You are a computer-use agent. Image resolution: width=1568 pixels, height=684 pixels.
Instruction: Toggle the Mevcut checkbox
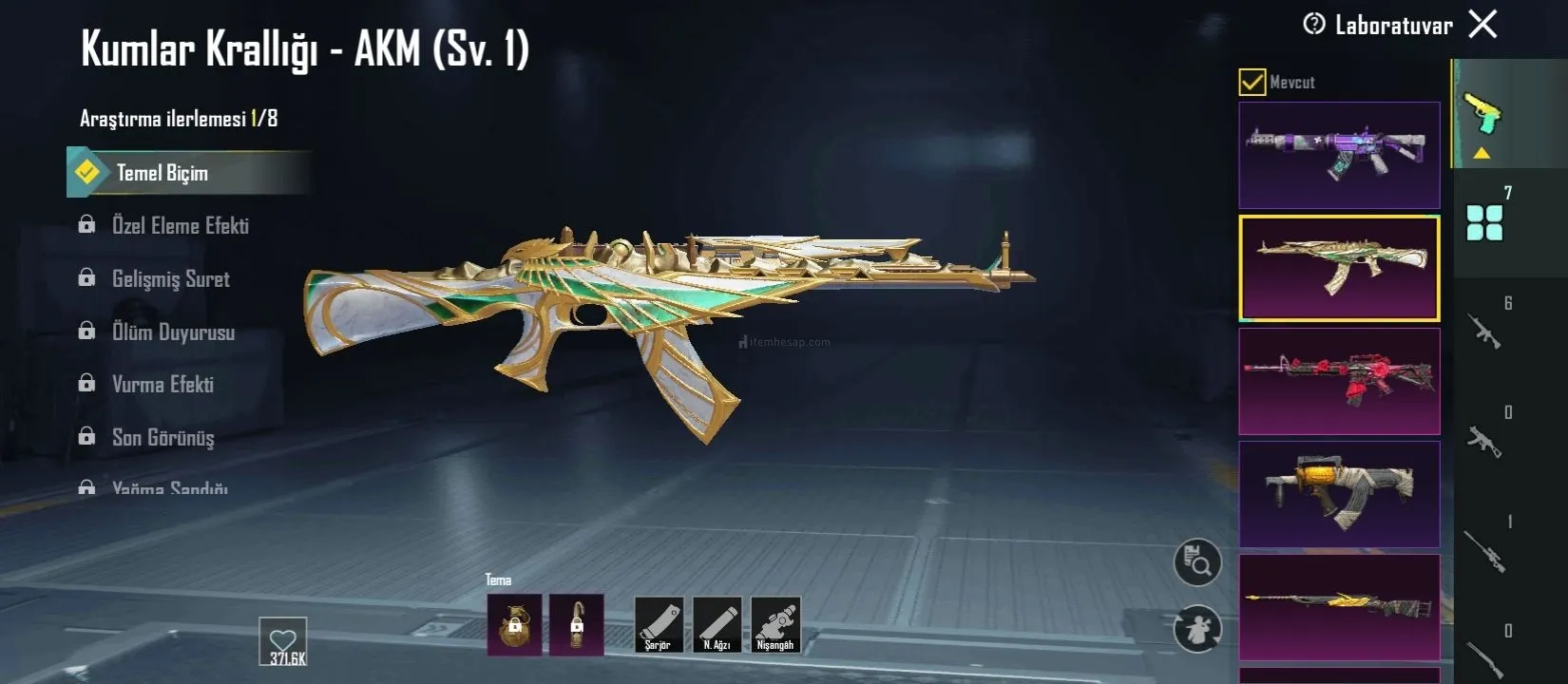pyautogui.click(x=1252, y=83)
